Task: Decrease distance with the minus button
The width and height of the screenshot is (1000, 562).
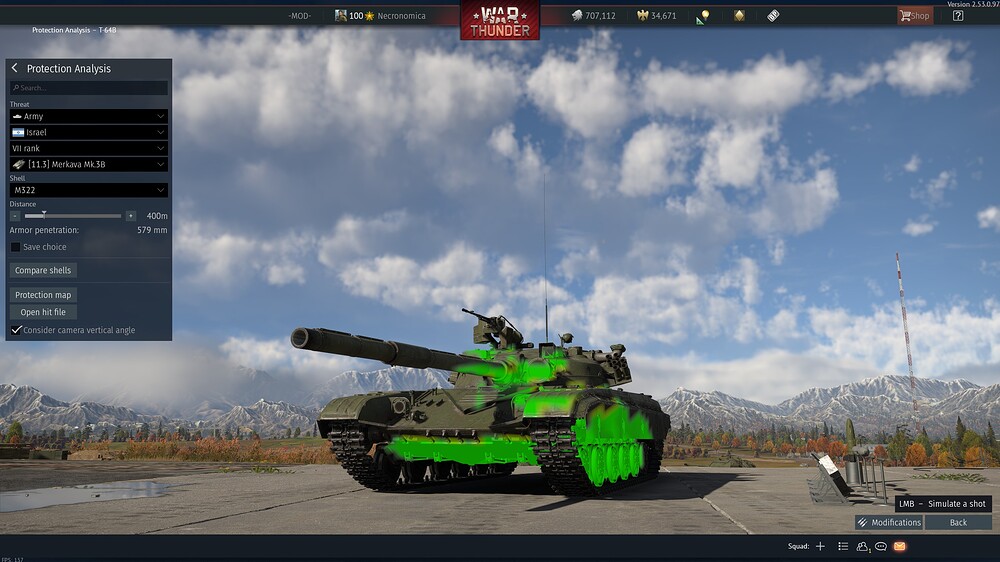Action: pyautogui.click(x=15, y=216)
